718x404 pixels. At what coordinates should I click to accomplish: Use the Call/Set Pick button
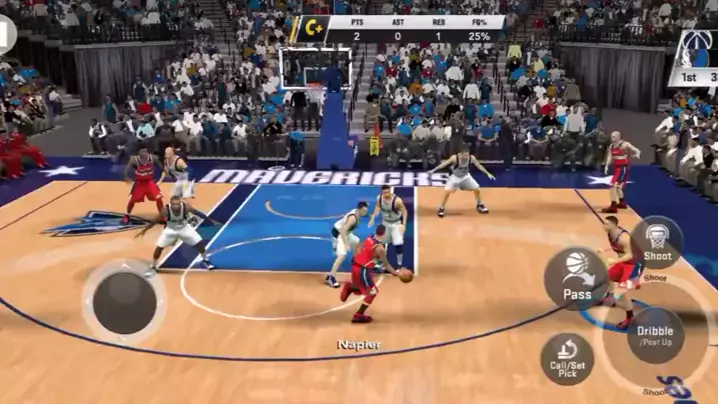[x=567, y=358]
